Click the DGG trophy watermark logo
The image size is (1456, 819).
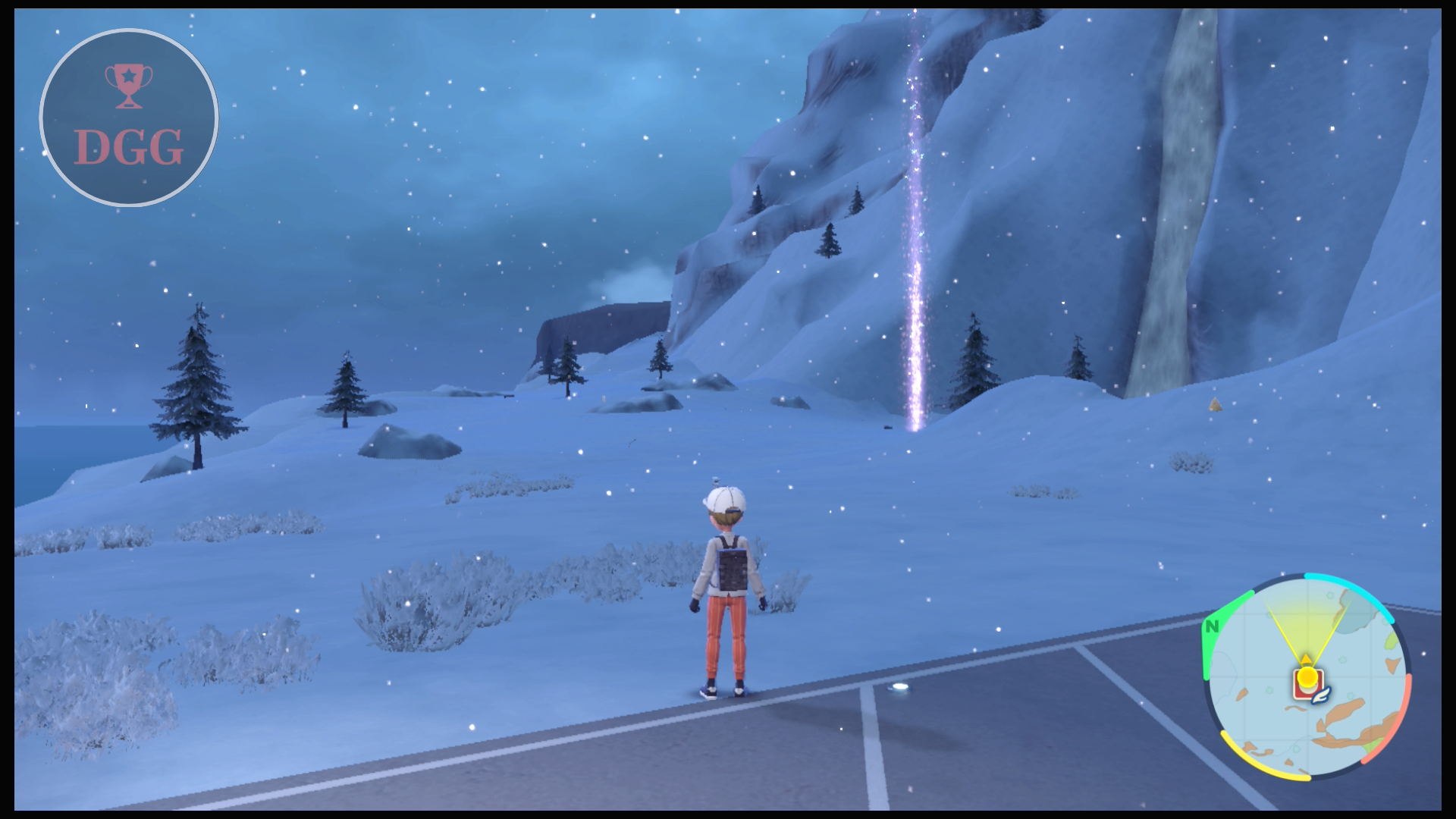coord(129,118)
